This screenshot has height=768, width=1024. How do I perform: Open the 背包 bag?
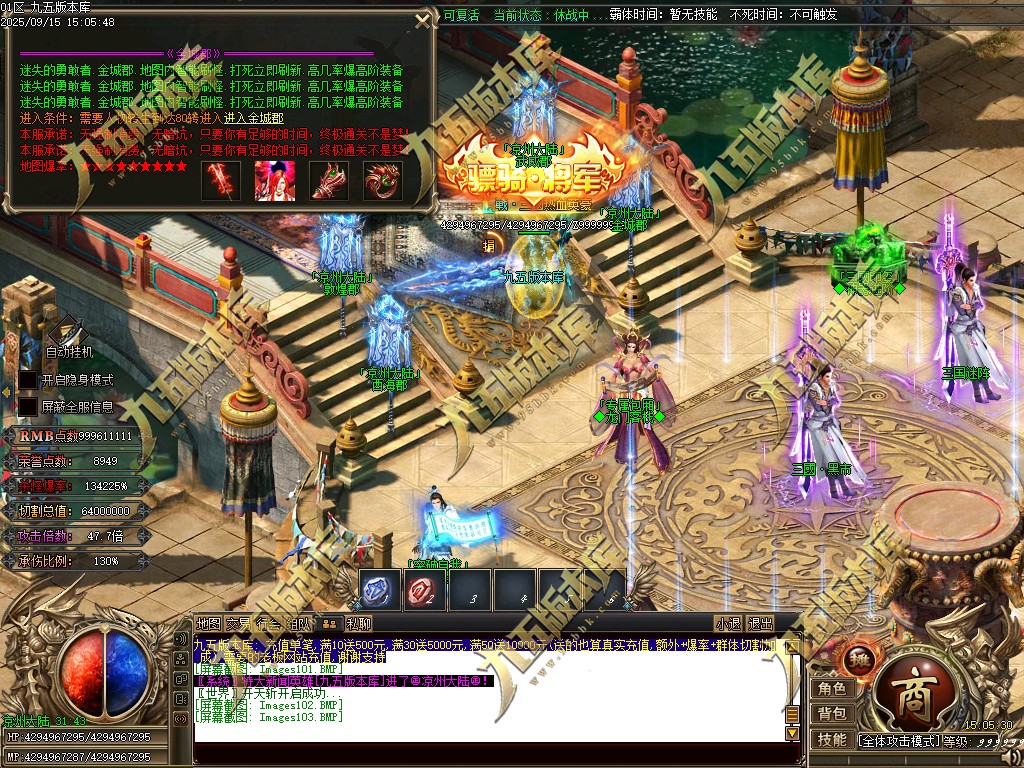(832, 714)
